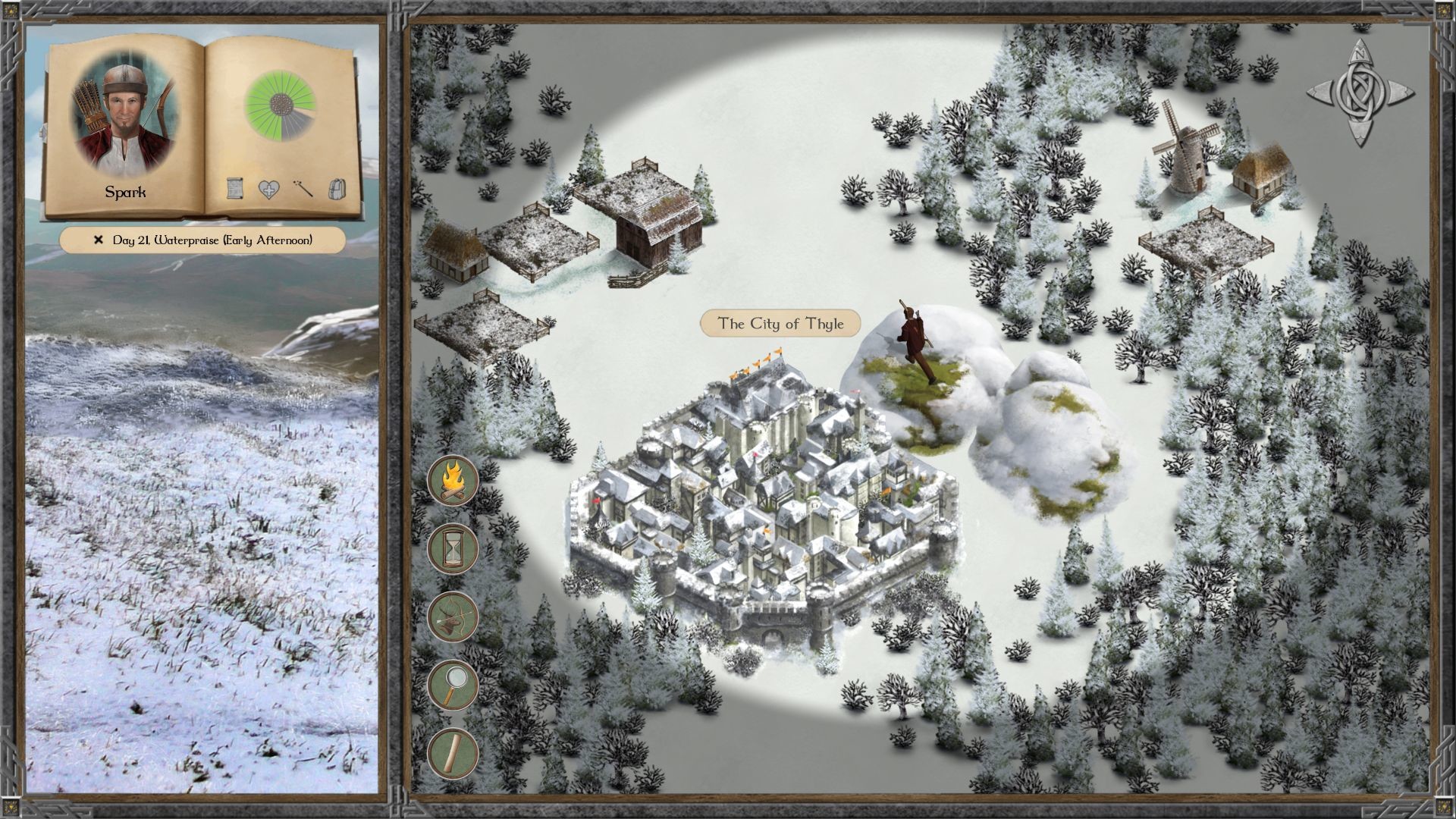Pass time with the hourglass icon

[453, 549]
